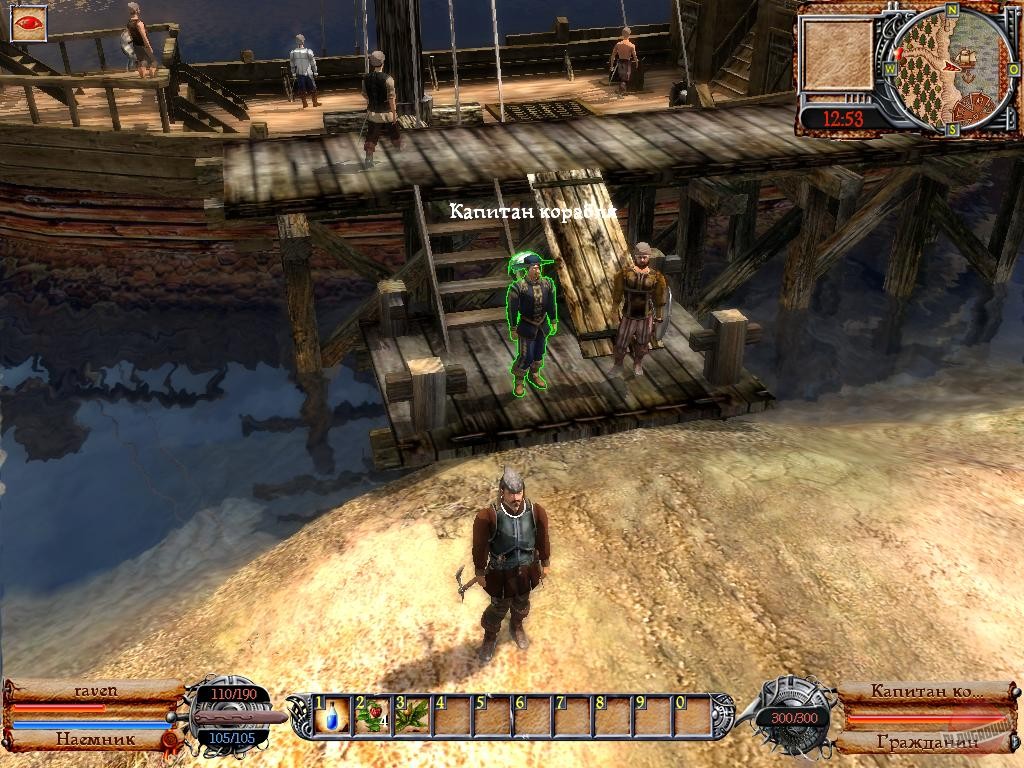Image resolution: width=1024 pixels, height=768 pixels.
Task: Select the raven player name plate
Action: (95, 690)
